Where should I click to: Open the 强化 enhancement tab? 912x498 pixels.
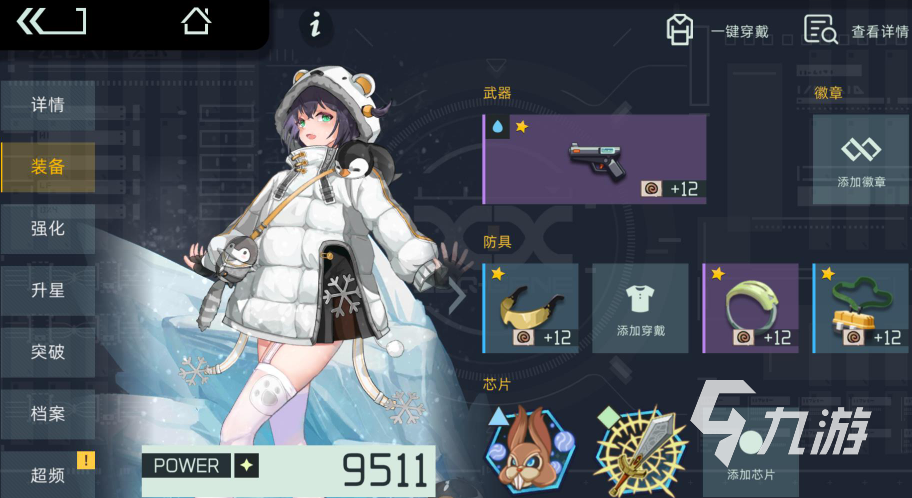[x=48, y=229]
